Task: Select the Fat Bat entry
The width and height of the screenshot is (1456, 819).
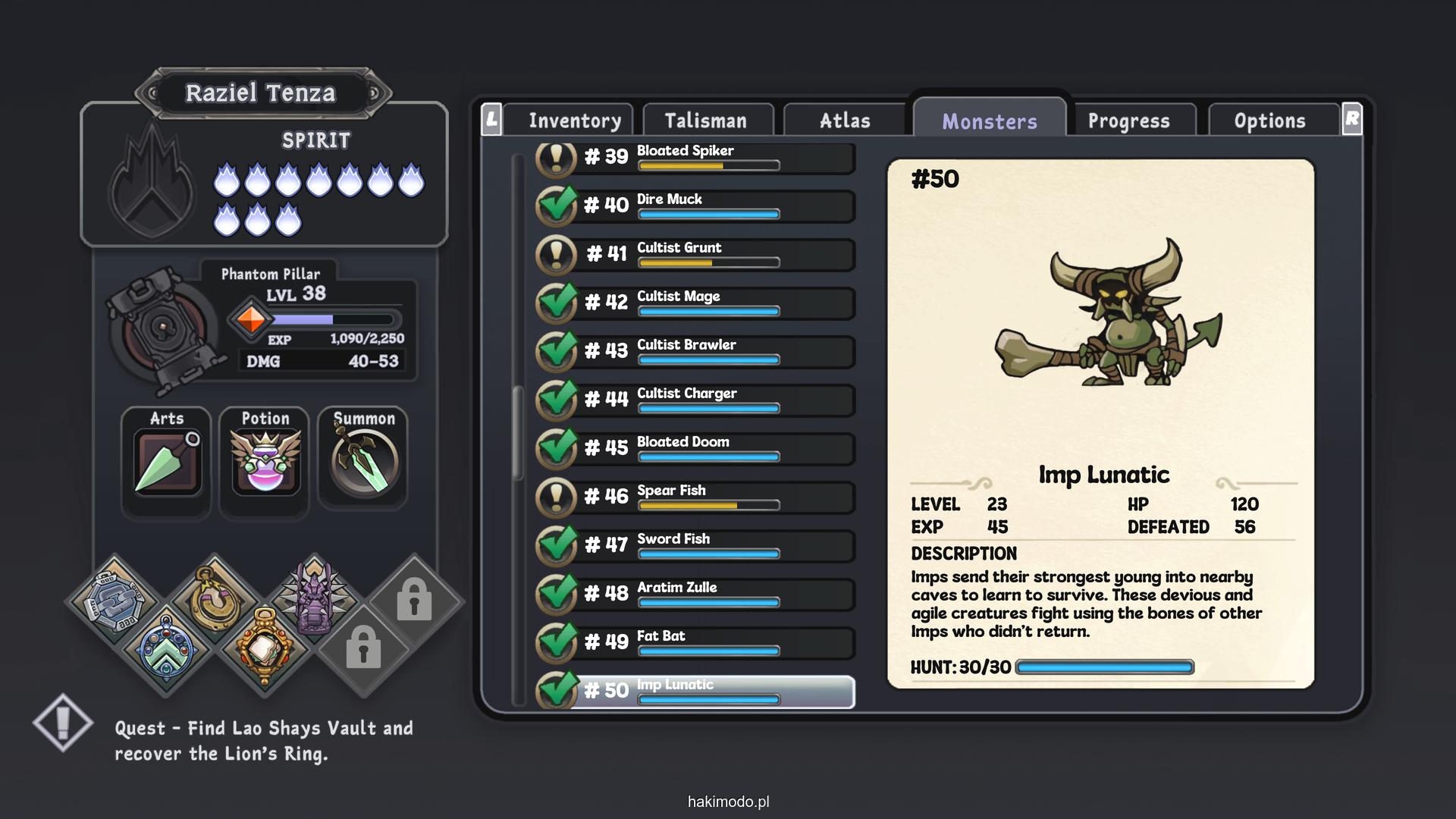Action: click(705, 642)
